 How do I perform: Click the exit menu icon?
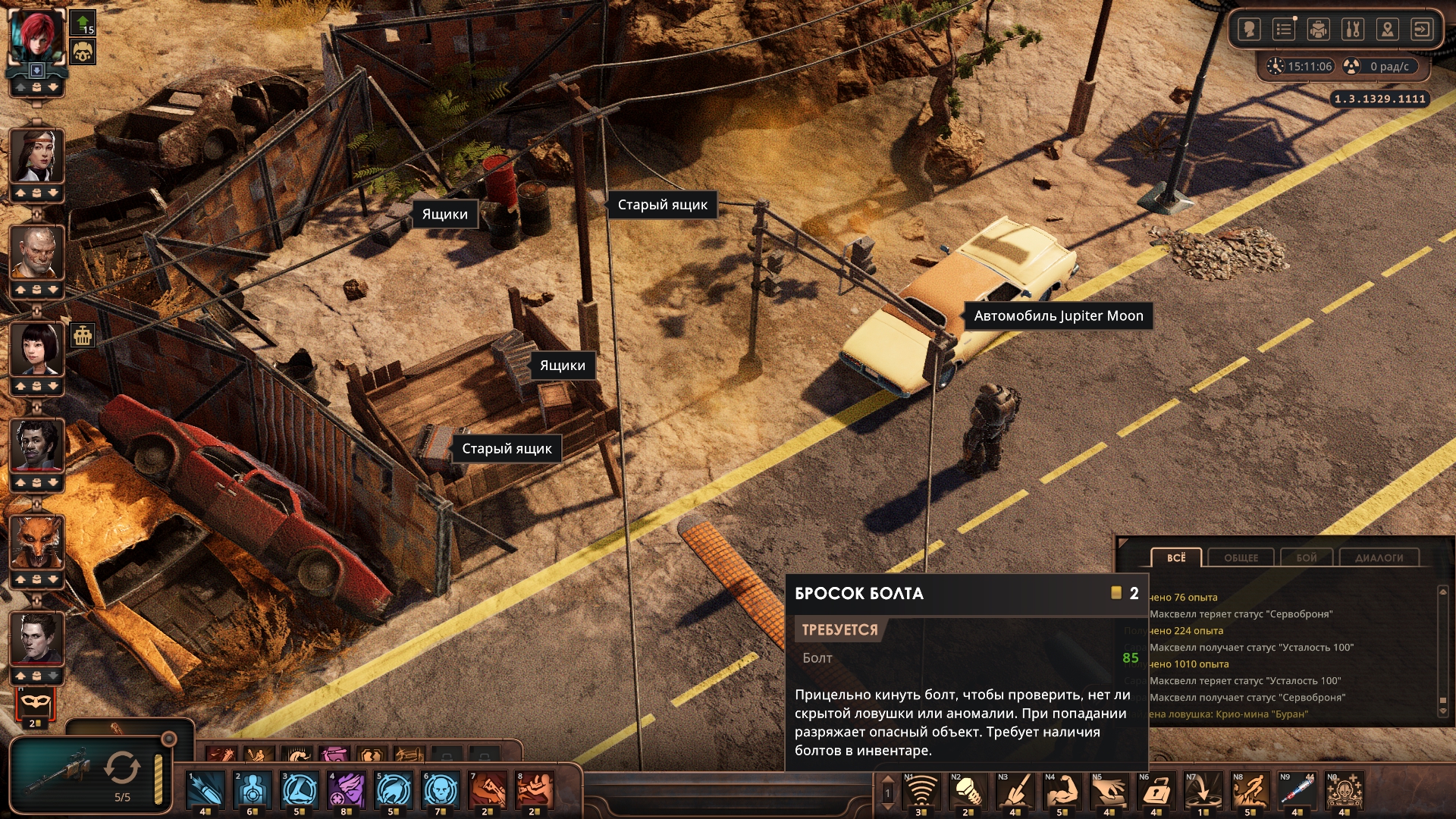coord(1421,30)
